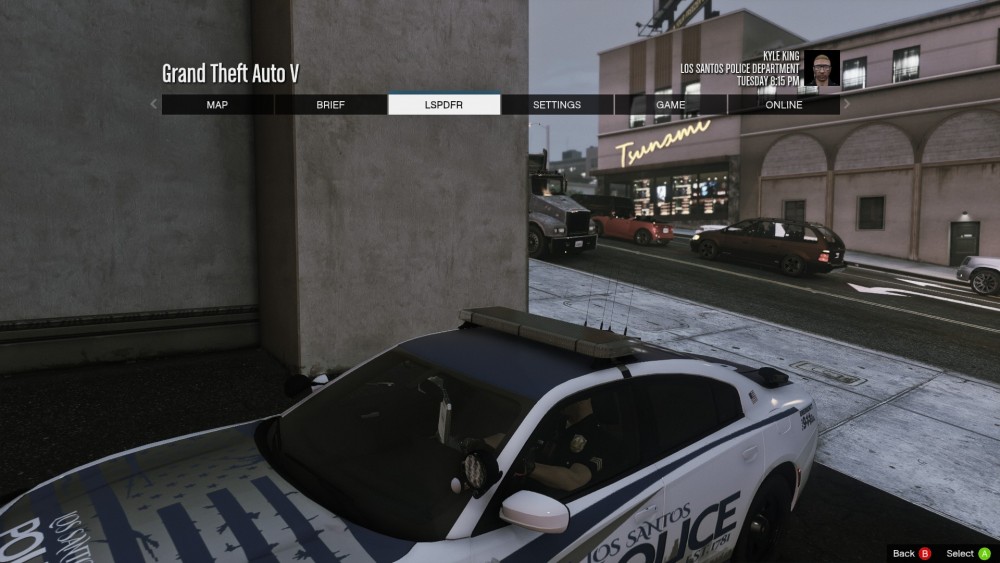The width and height of the screenshot is (1000, 563).
Task: Switch to the MAP tab
Action: click(217, 105)
